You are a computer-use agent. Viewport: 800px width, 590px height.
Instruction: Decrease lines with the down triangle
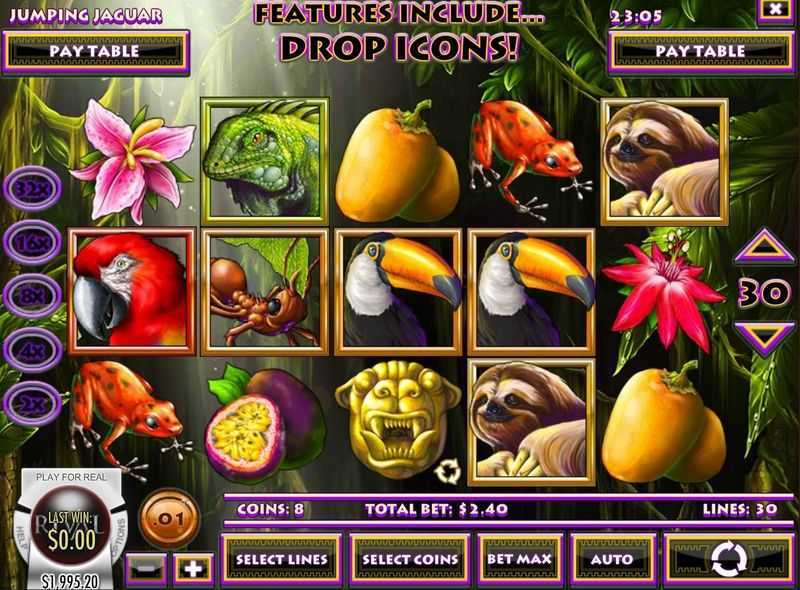765,335
